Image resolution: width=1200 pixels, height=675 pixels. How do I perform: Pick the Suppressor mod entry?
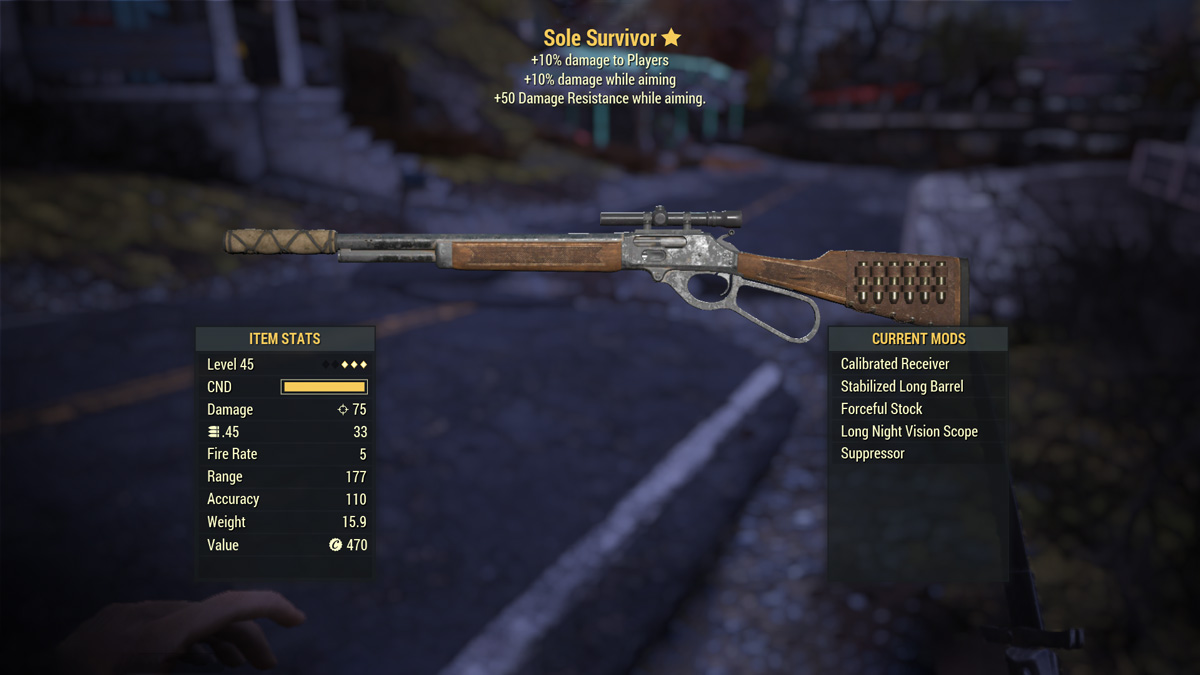872,453
